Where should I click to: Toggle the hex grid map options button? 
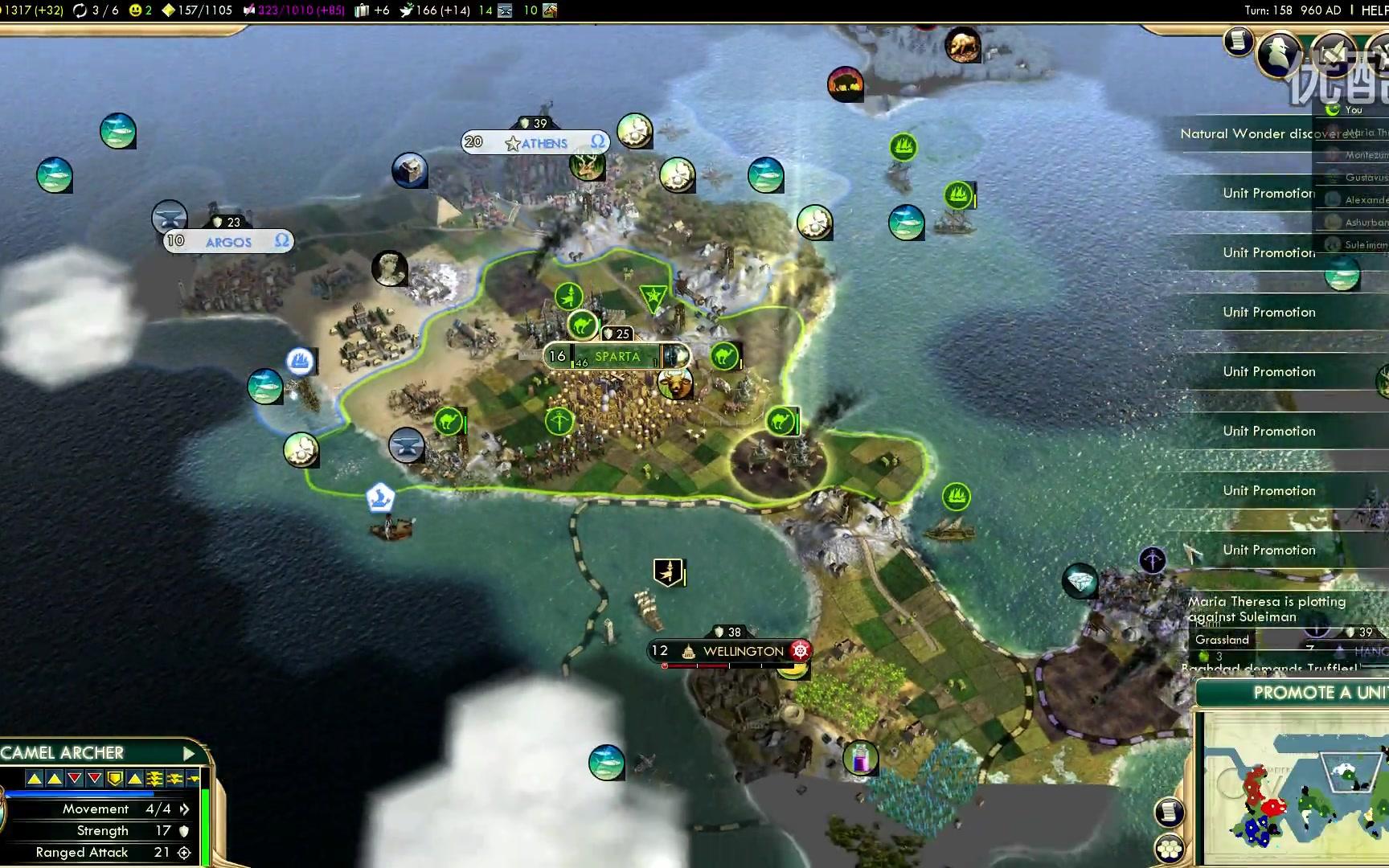pyautogui.click(x=1170, y=849)
